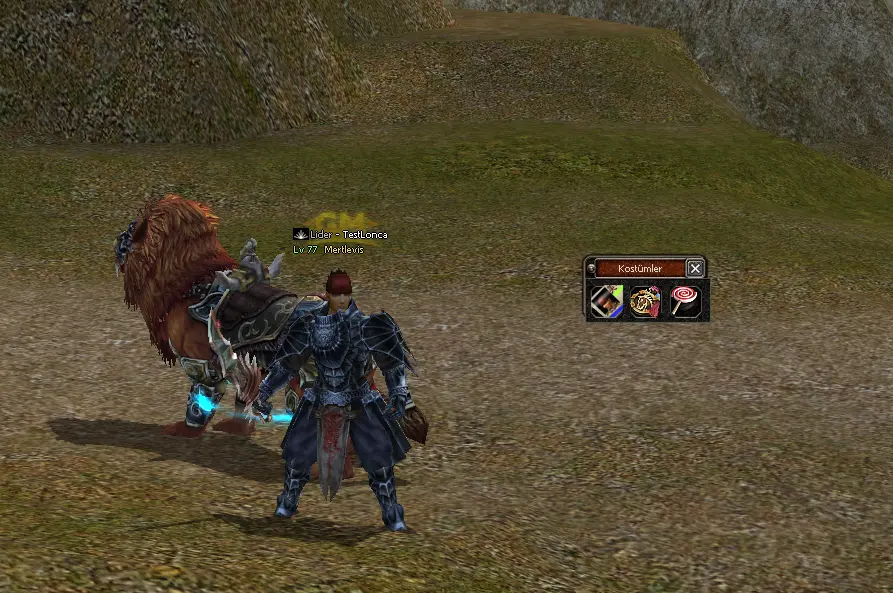The width and height of the screenshot is (893, 593).
Task: Select the golden lion seal slot
Action: pos(646,301)
